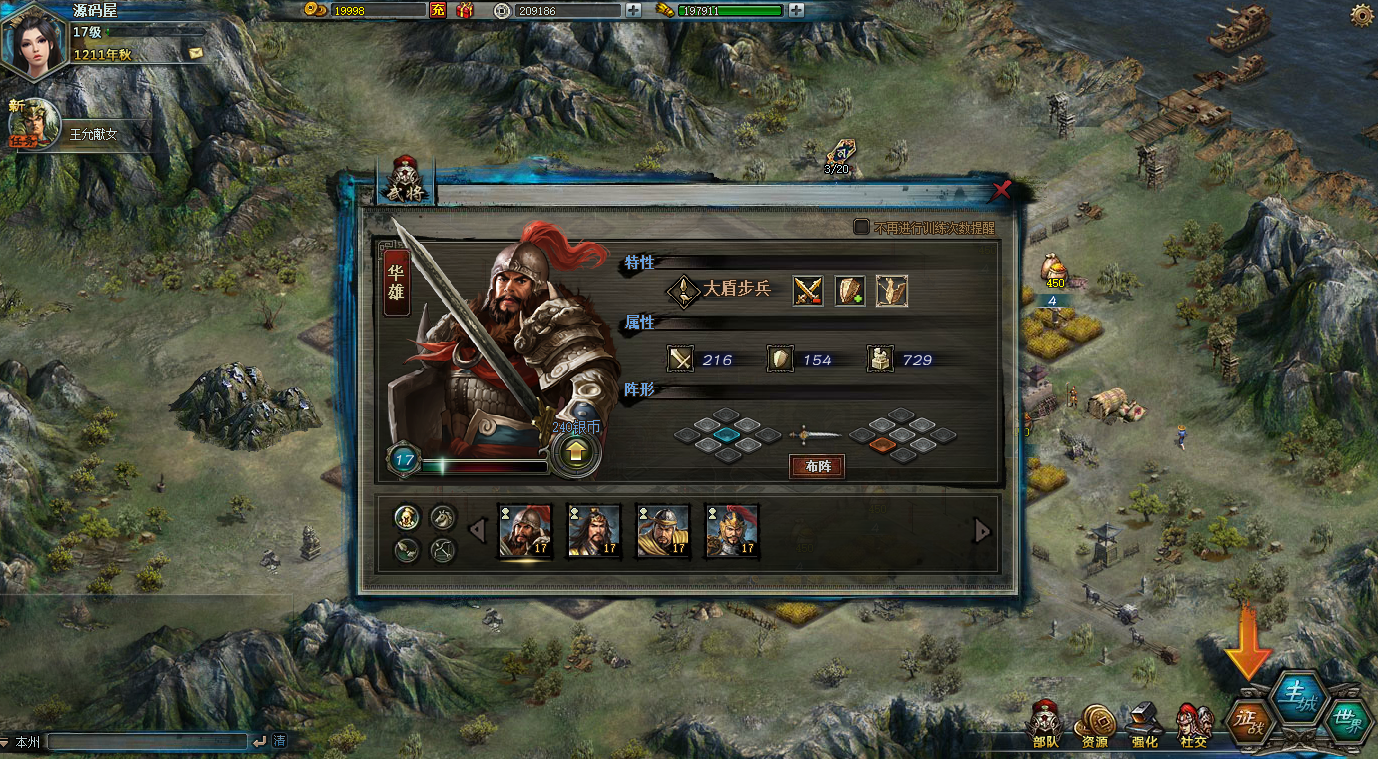Tick the no-more-training-reminder checkbox
The height and width of the screenshot is (759, 1378).
pos(861,227)
